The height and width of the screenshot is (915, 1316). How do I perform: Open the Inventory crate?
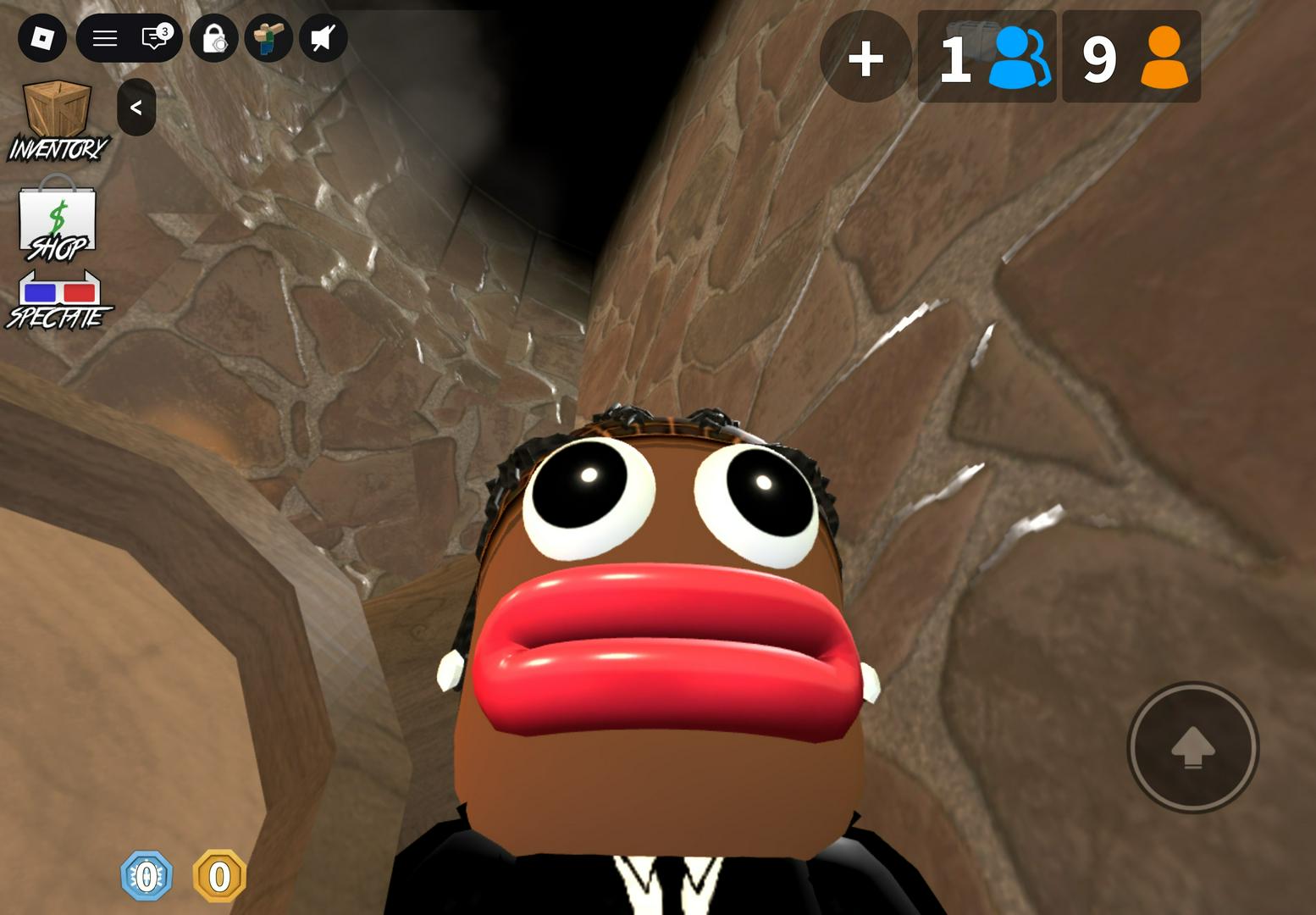58,120
